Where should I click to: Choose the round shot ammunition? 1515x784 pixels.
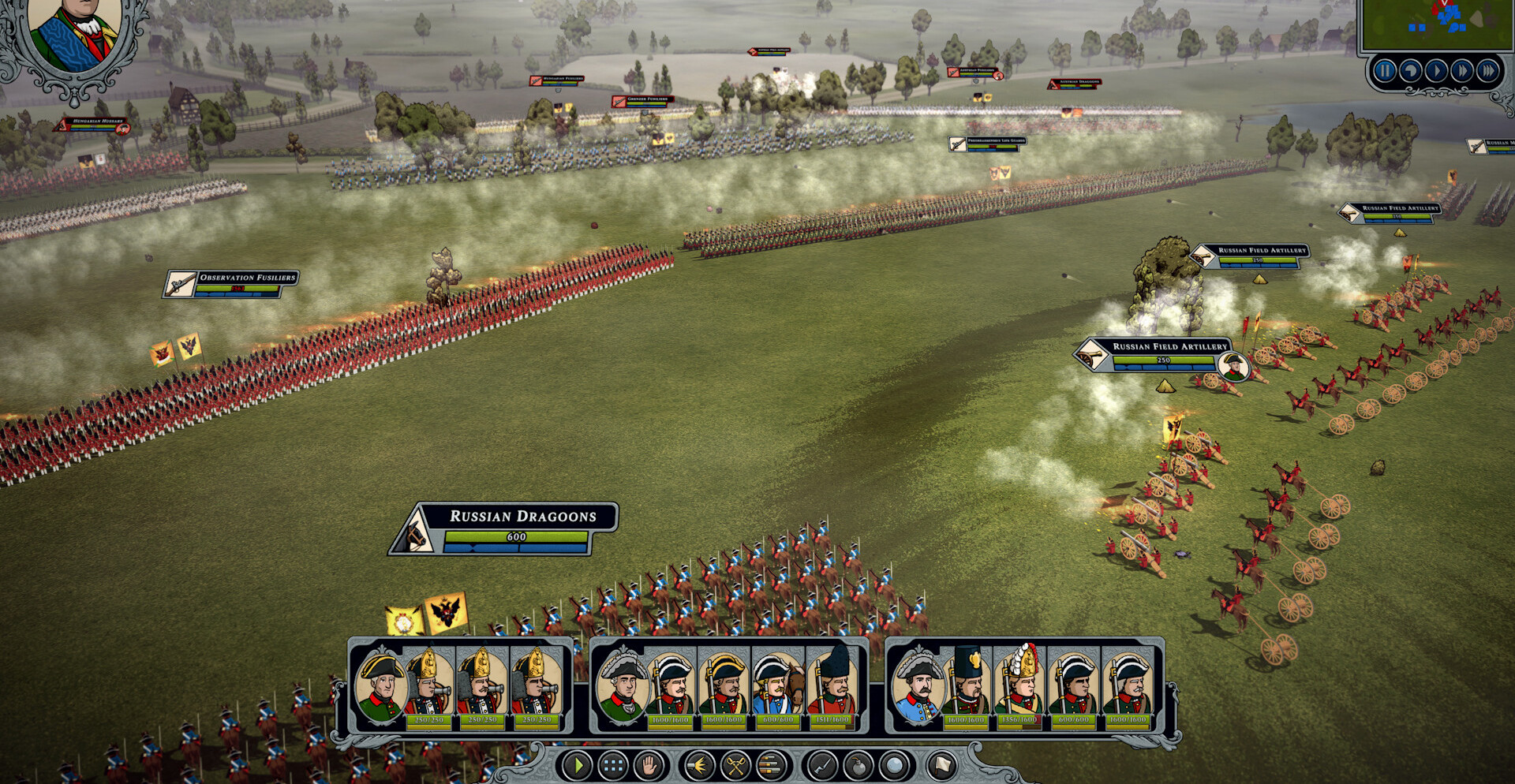pos(893,764)
